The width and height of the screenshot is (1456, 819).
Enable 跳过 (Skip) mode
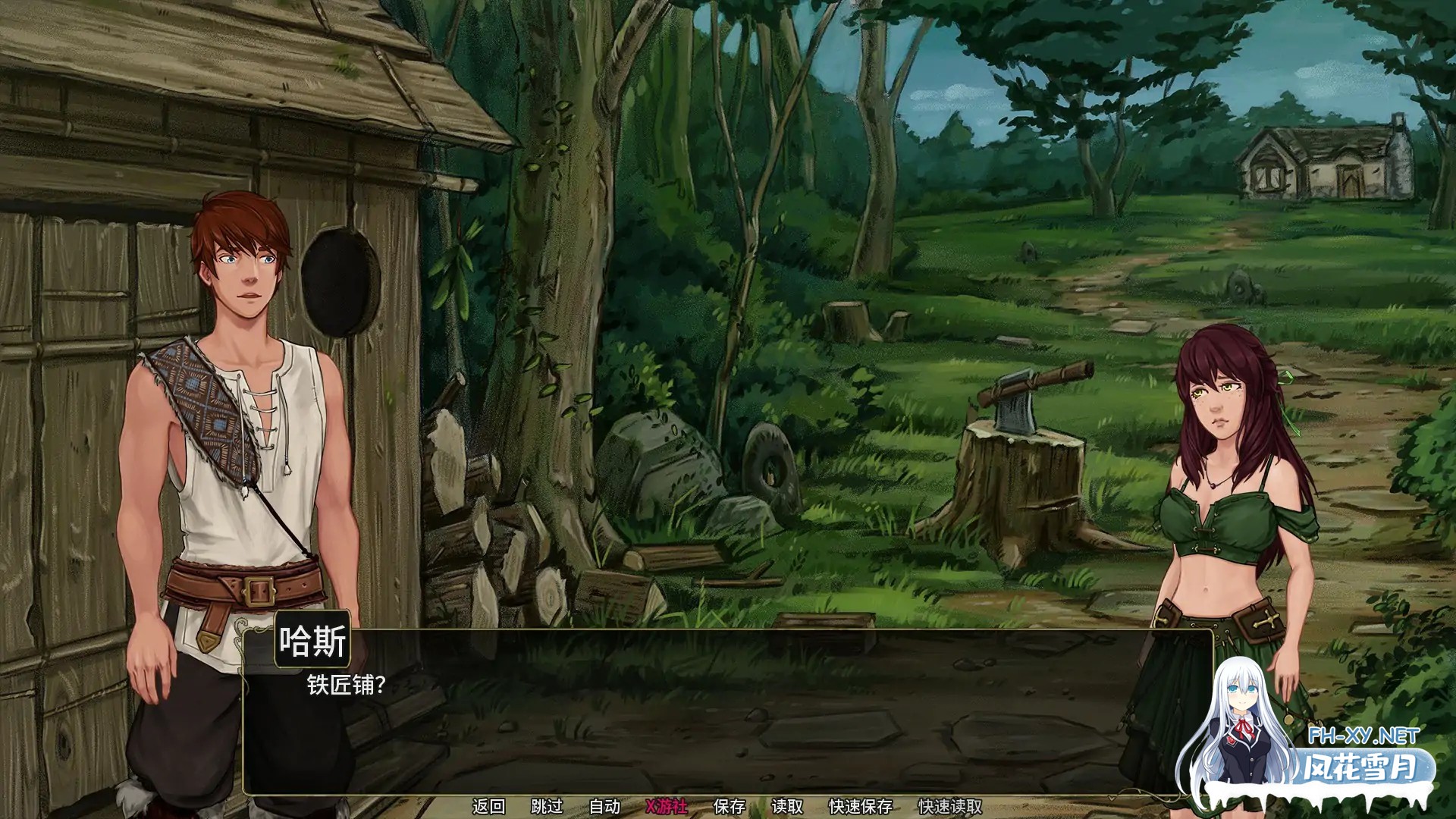(x=548, y=805)
